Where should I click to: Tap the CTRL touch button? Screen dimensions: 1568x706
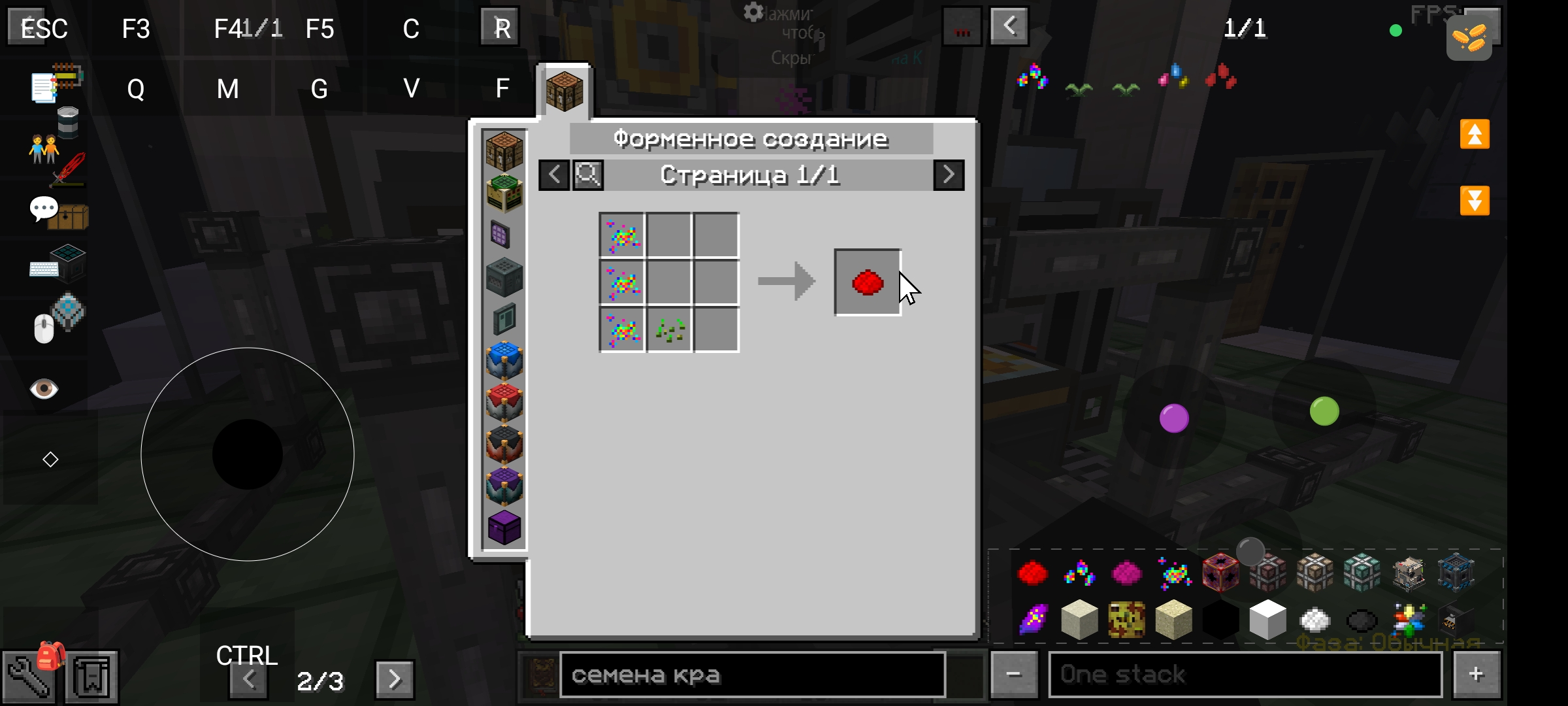point(247,655)
